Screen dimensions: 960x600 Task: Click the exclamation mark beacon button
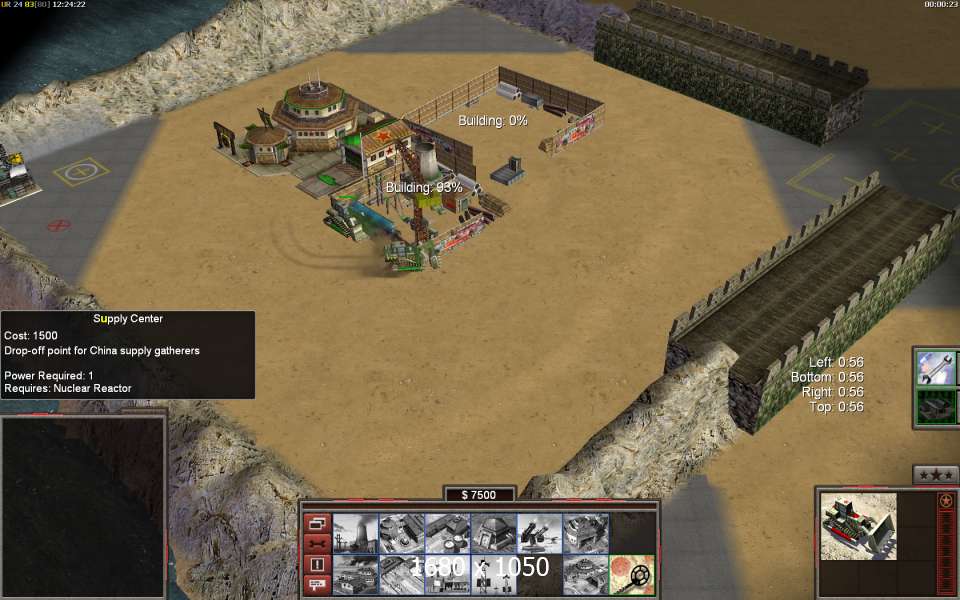point(317,564)
